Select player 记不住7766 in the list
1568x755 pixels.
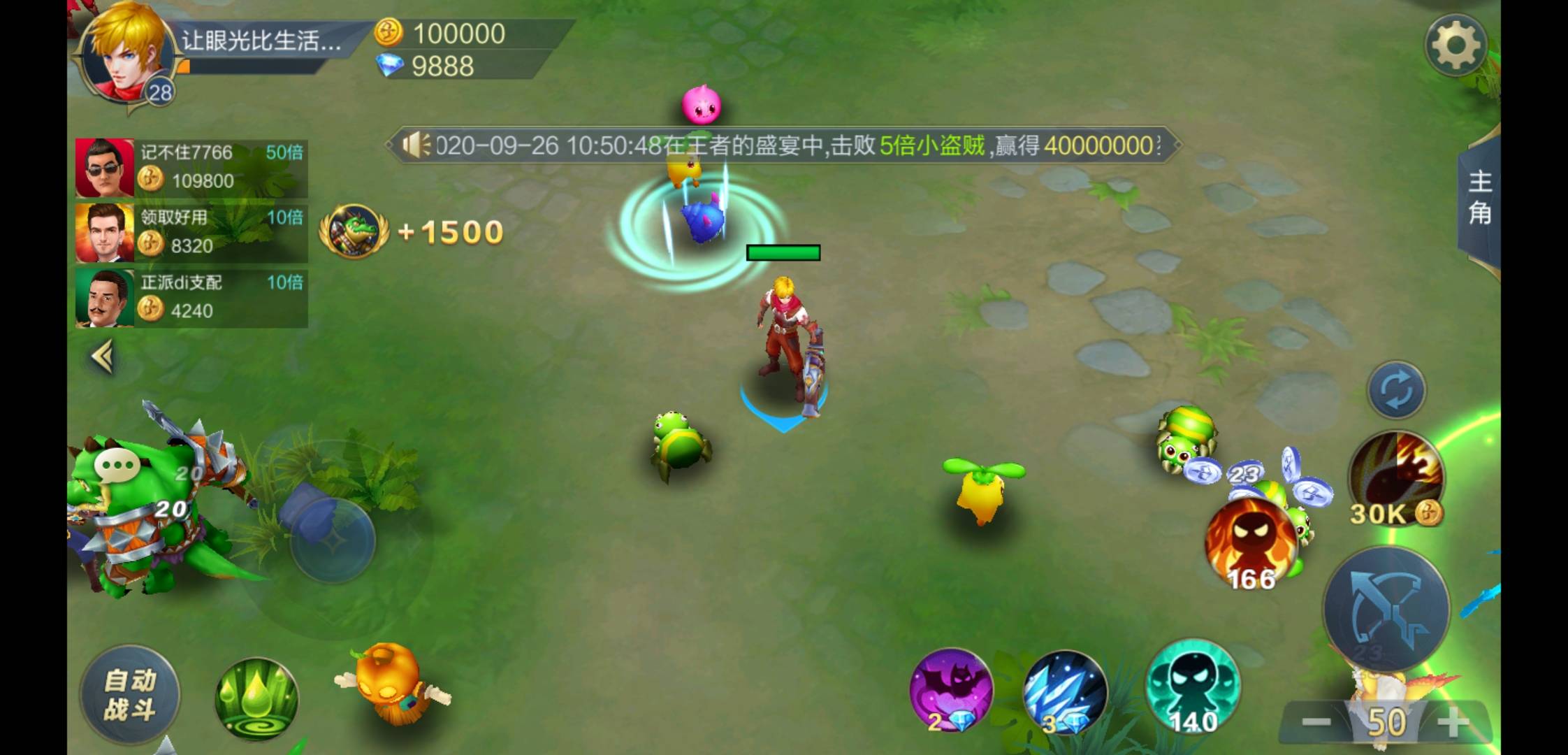click(x=191, y=168)
